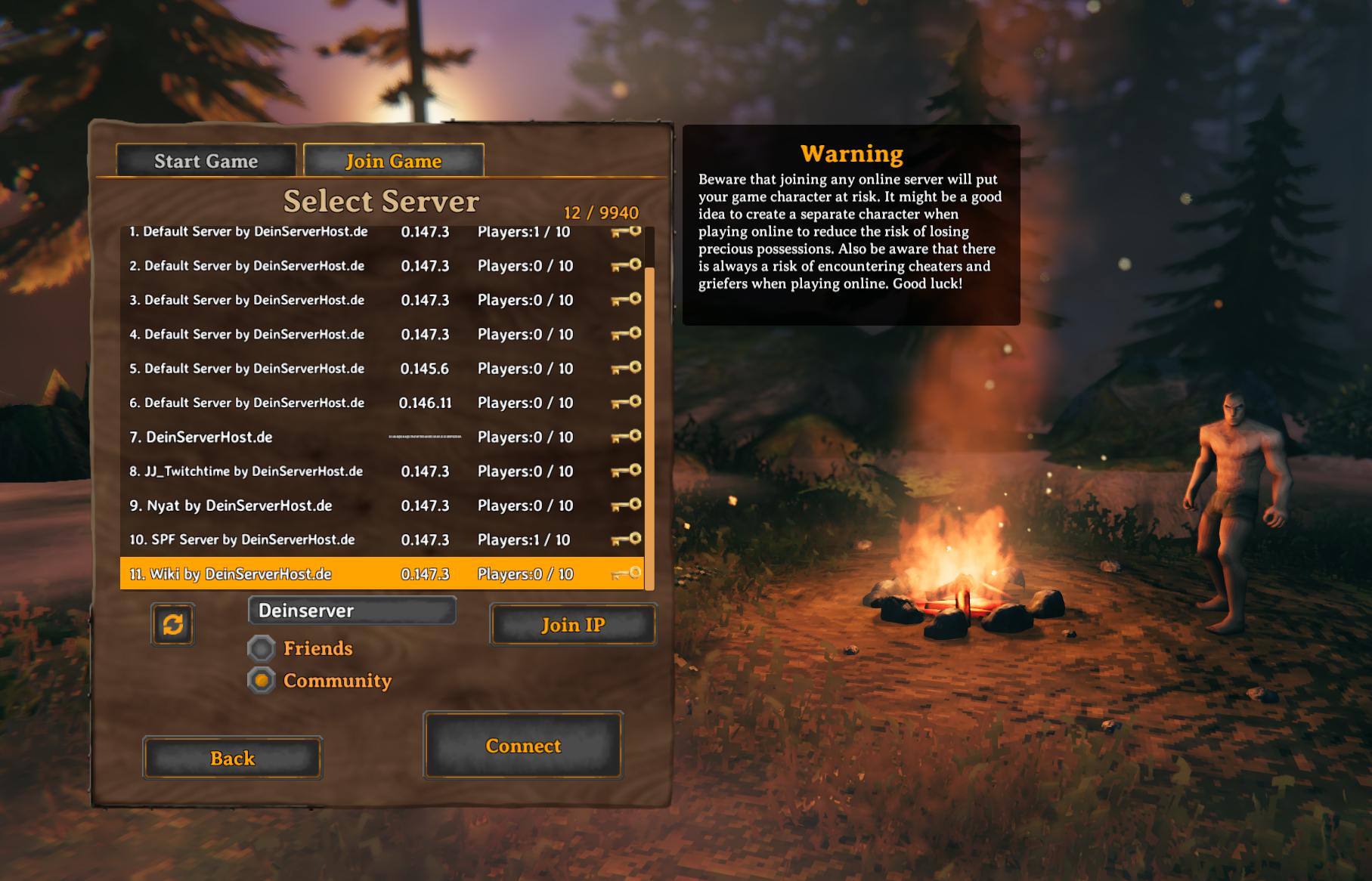The width and height of the screenshot is (1372, 881).
Task: Select the Friends filter radio button
Action: (x=261, y=648)
